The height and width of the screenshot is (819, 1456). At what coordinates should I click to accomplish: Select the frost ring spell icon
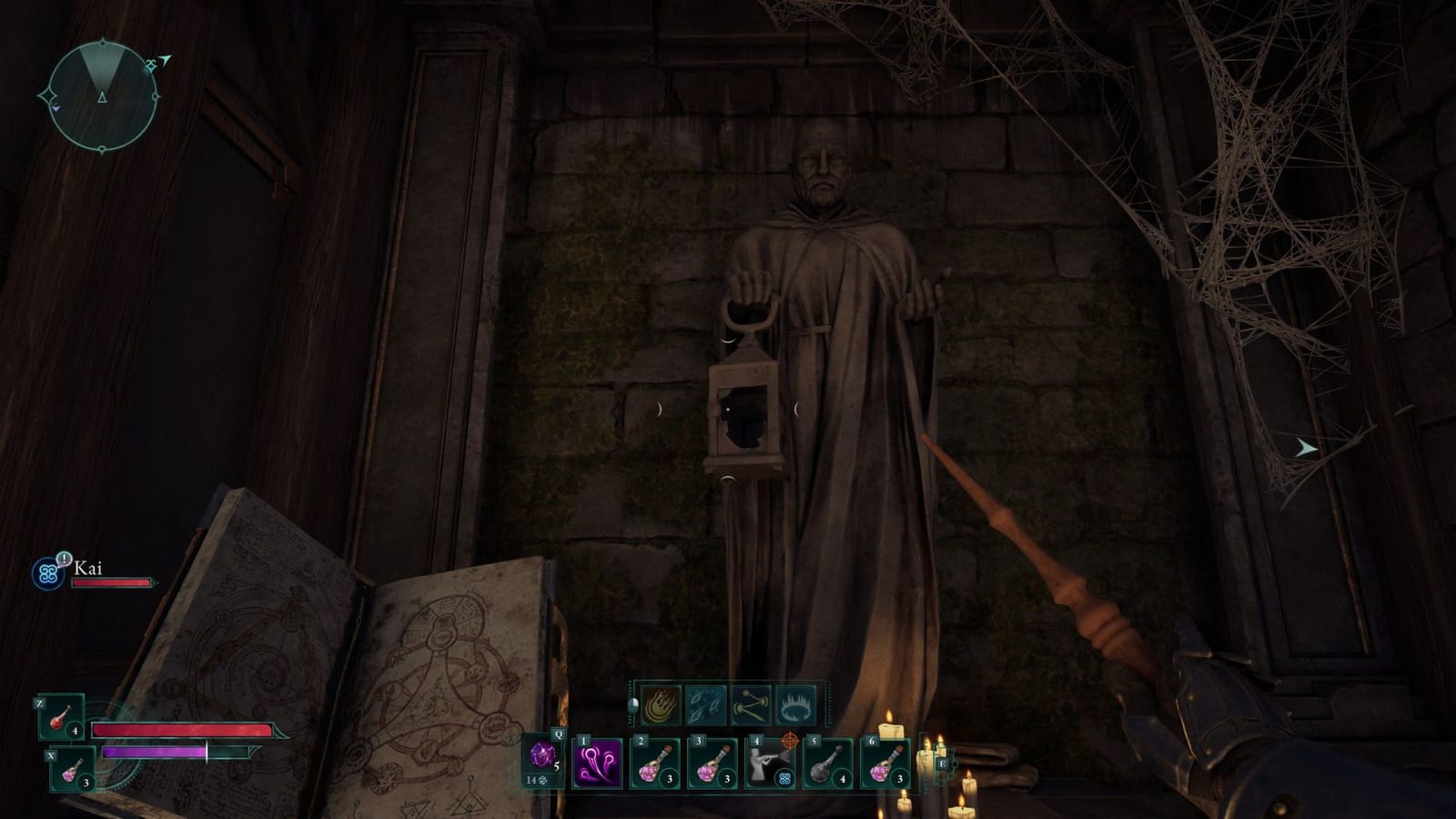(x=795, y=704)
